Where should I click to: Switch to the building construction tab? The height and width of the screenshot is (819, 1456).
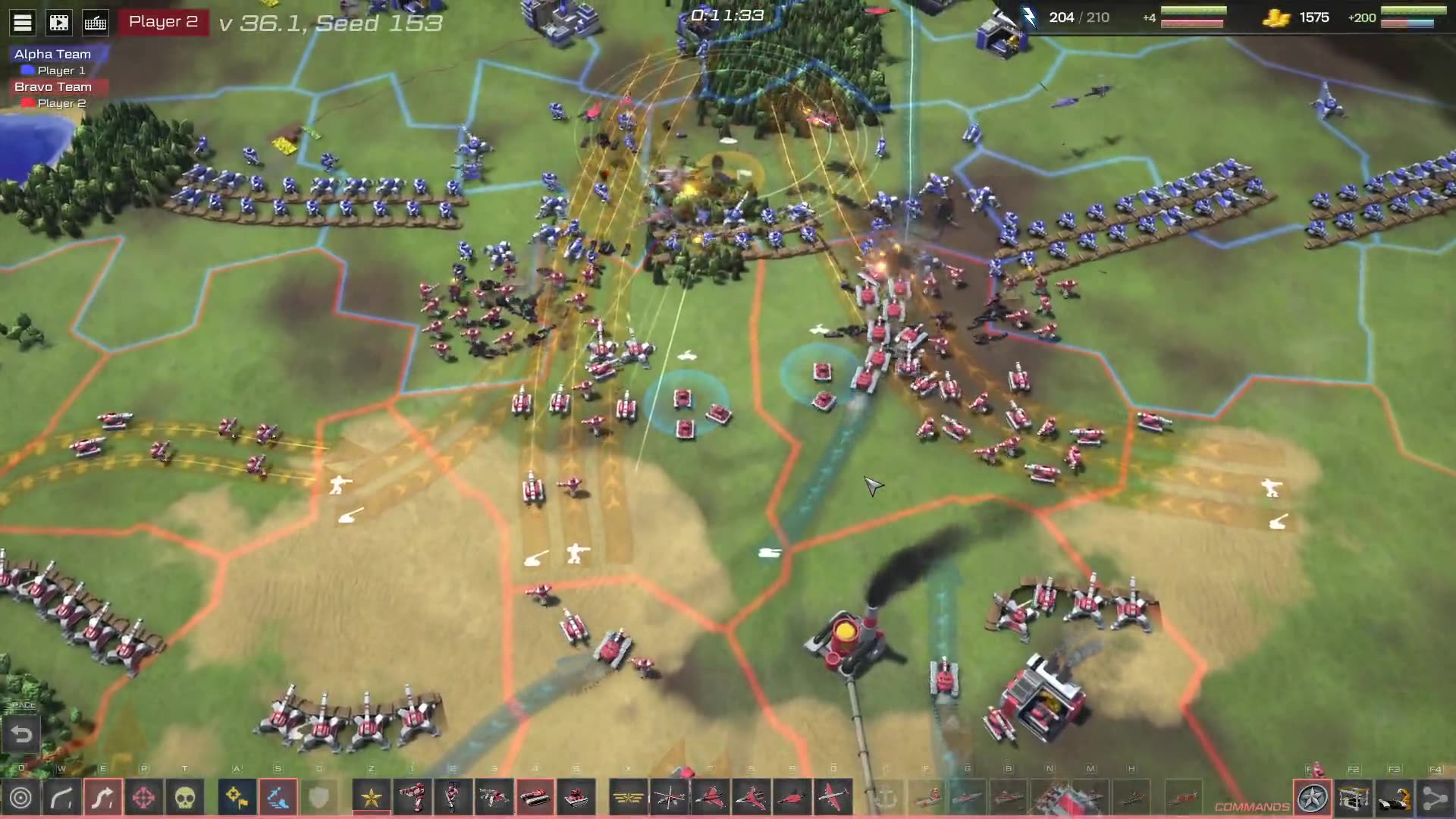(1354, 798)
